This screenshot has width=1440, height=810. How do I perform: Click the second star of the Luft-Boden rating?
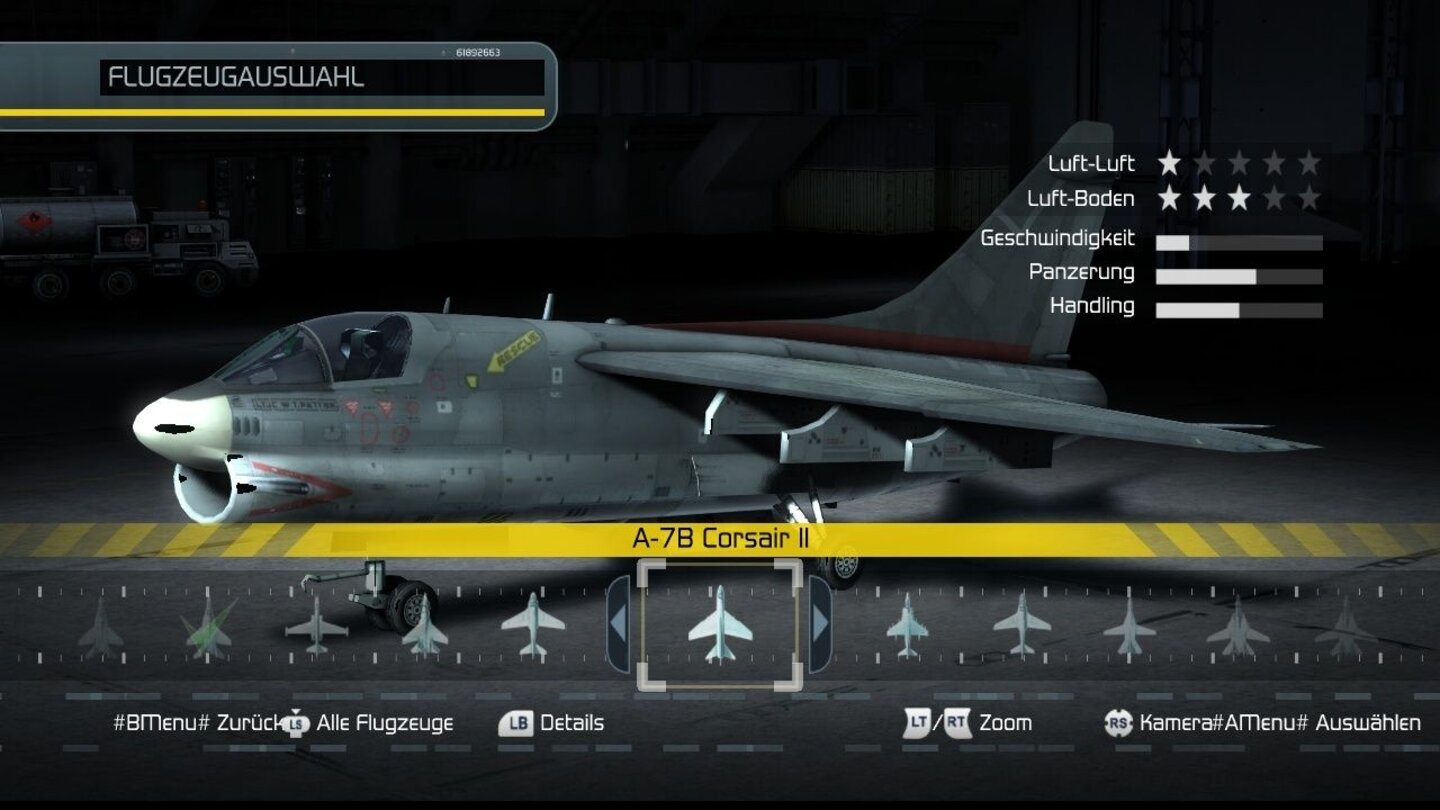pyautogui.click(x=1205, y=199)
